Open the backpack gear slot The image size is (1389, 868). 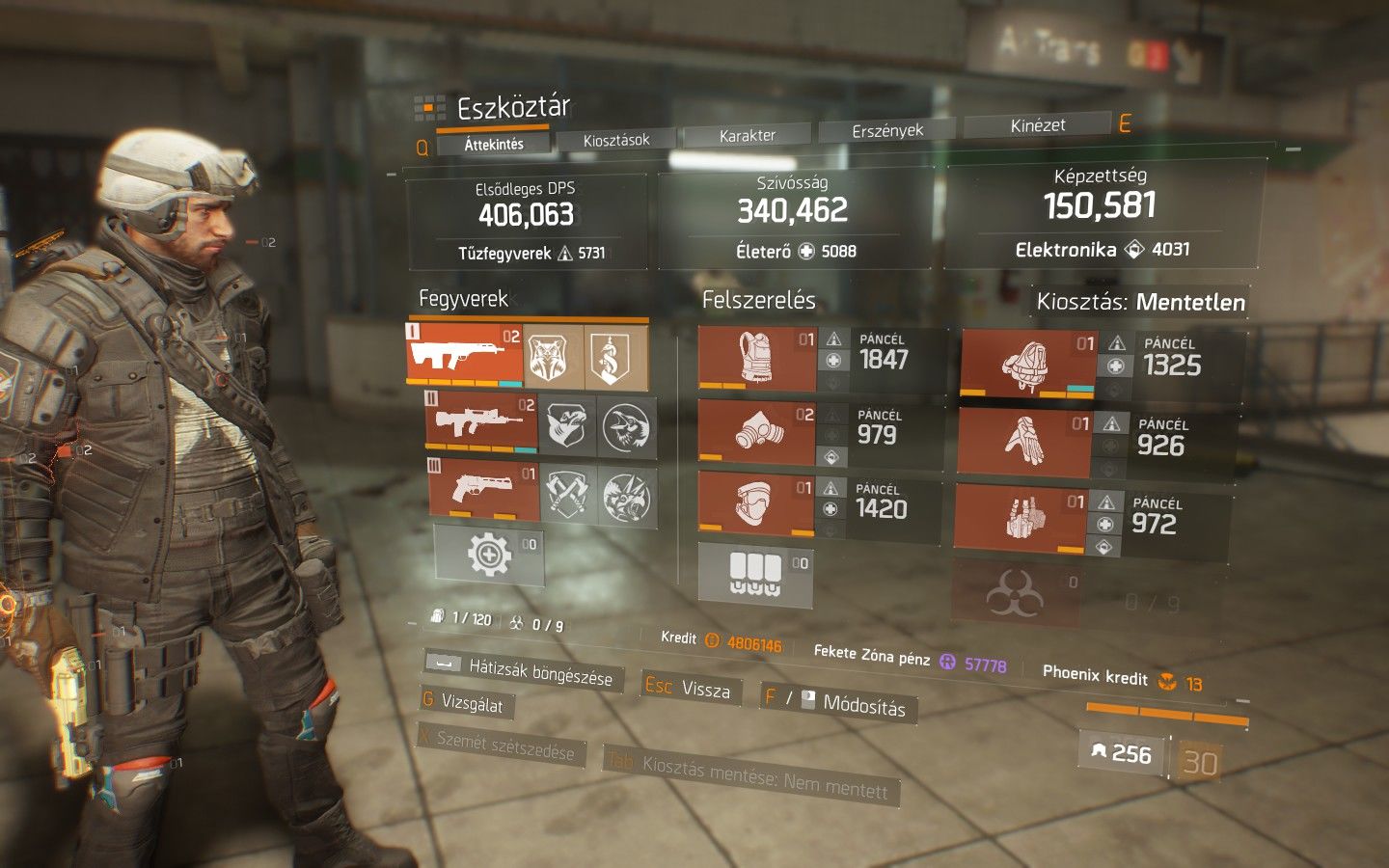click(1026, 365)
